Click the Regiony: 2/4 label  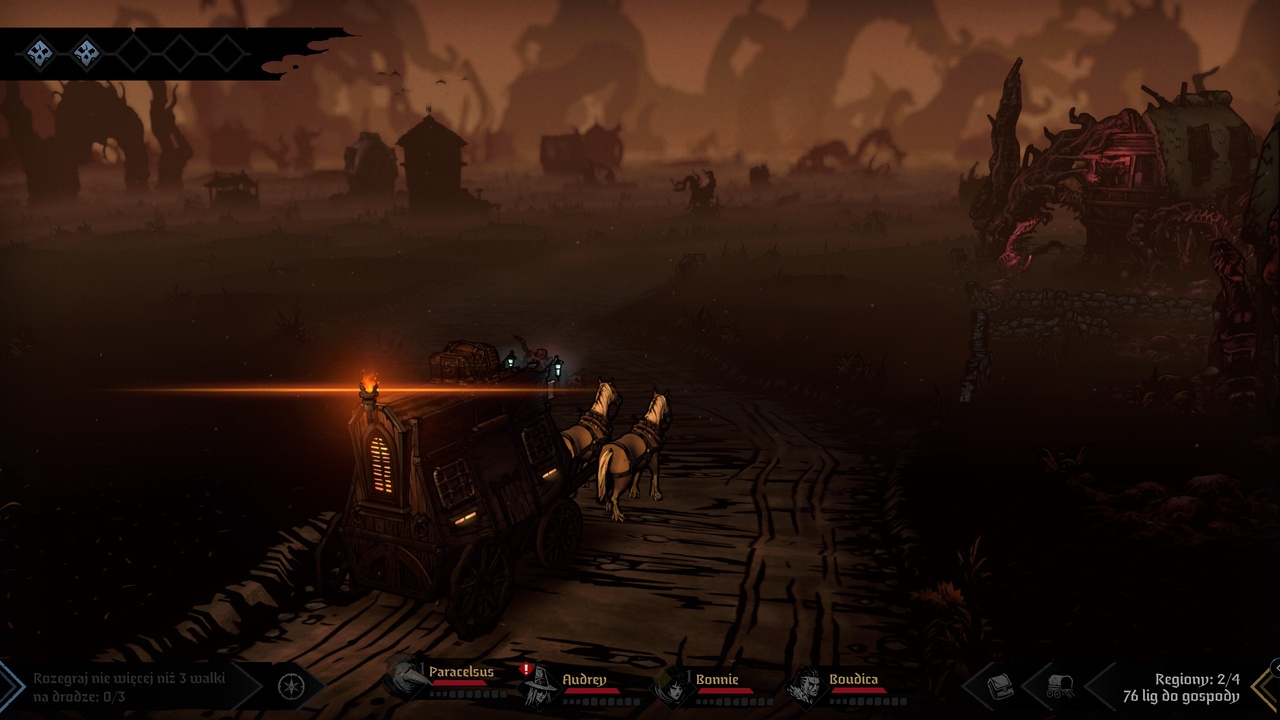pyautogui.click(x=1198, y=679)
